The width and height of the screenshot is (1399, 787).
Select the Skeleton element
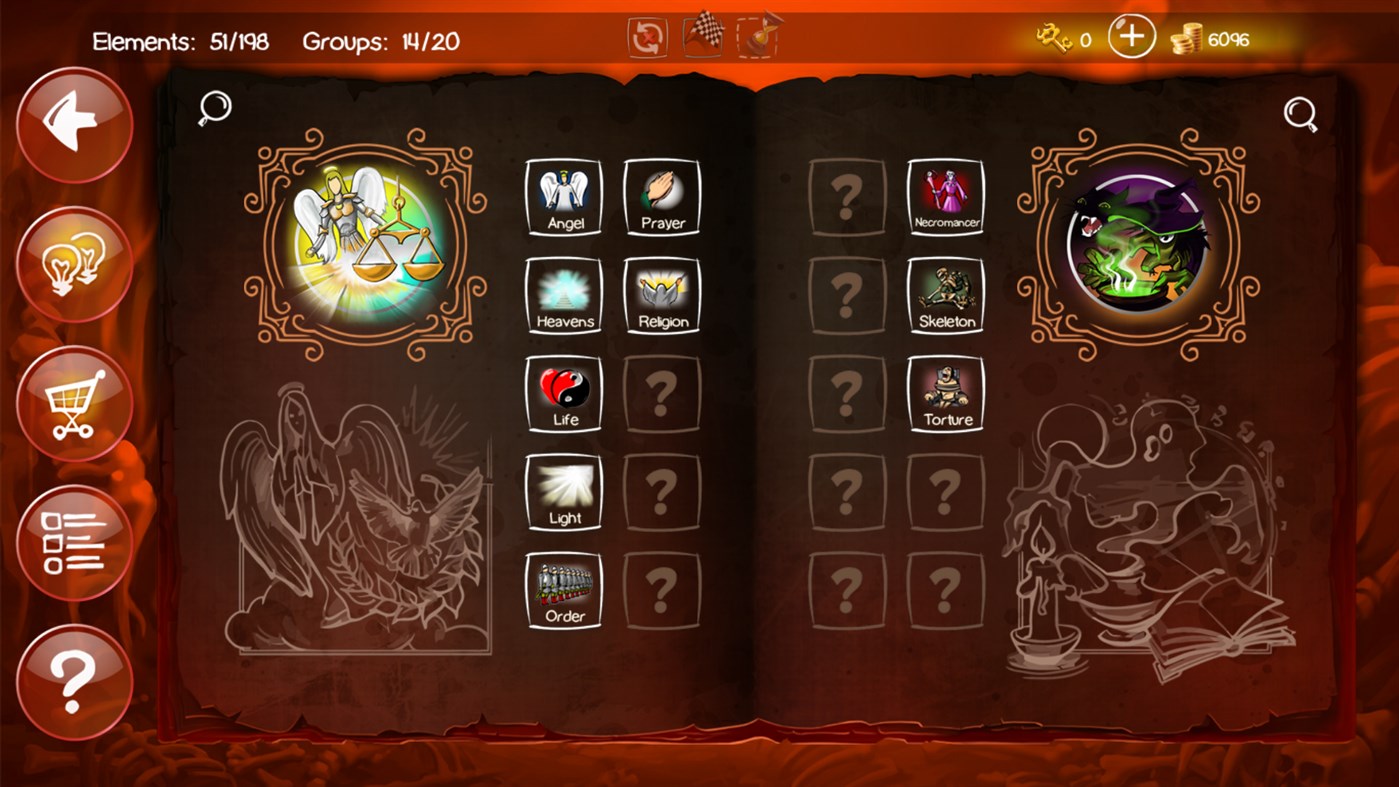[945, 294]
